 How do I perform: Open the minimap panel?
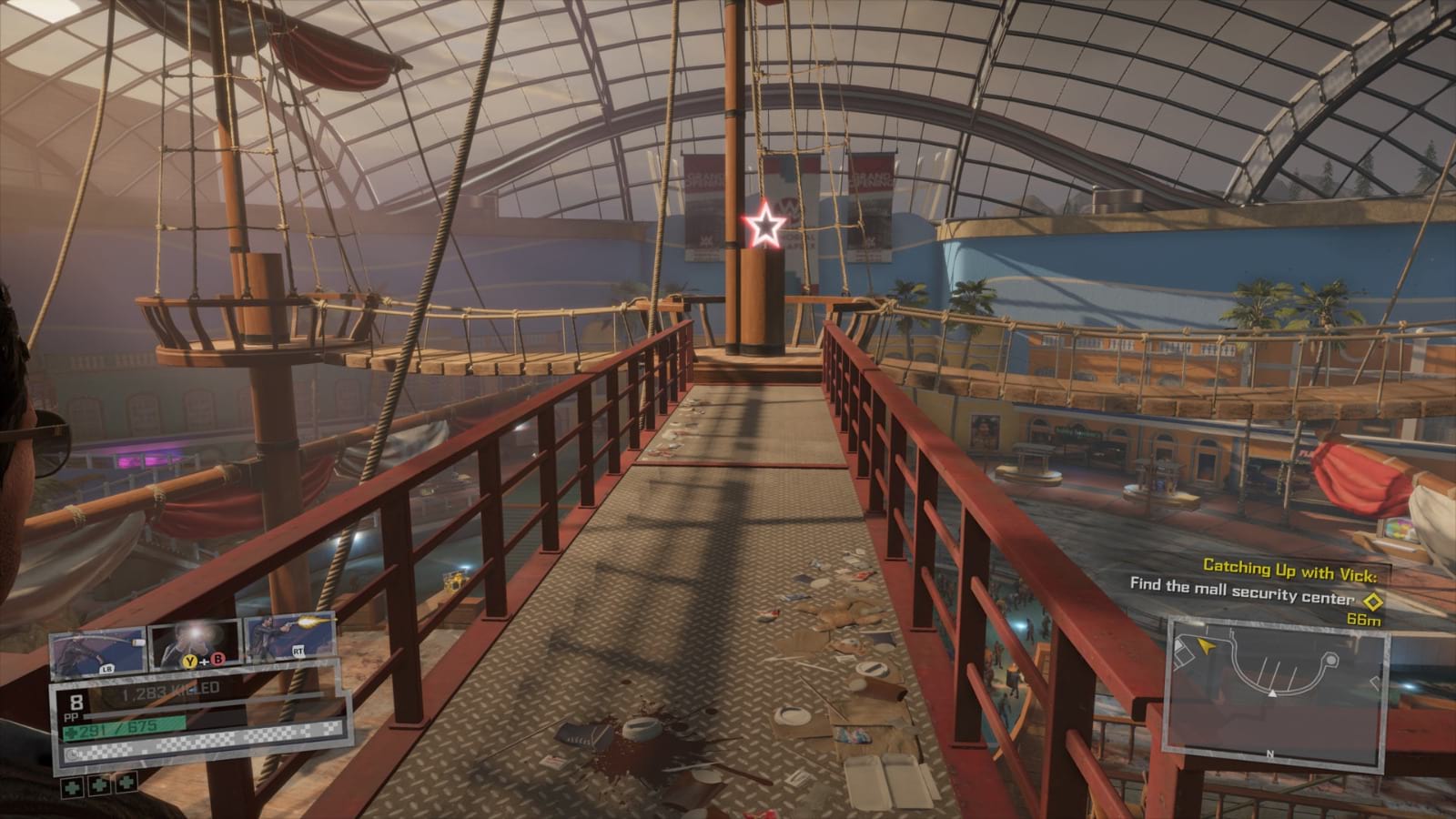[1278, 693]
